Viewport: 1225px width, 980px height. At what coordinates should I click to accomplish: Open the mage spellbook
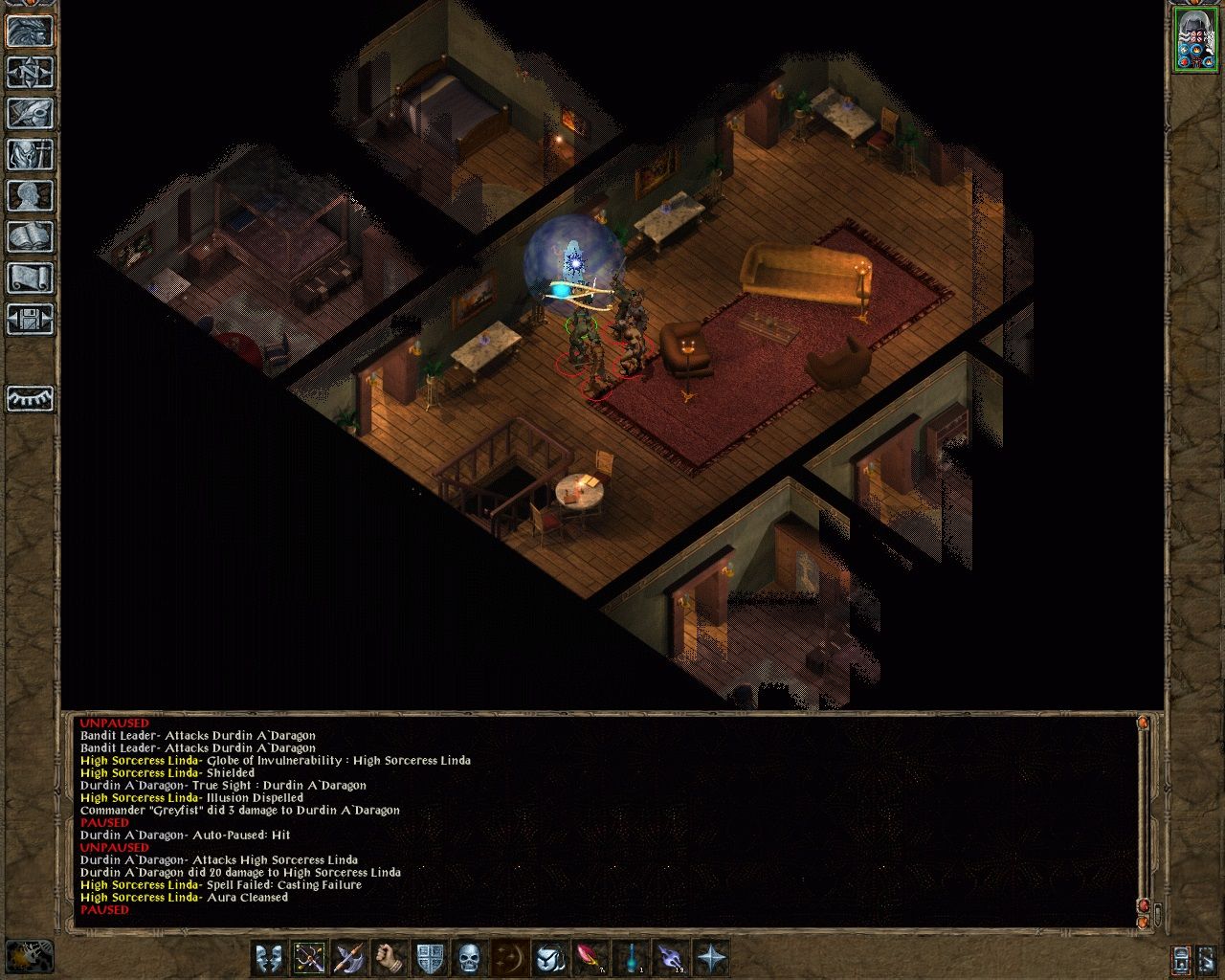[x=30, y=237]
